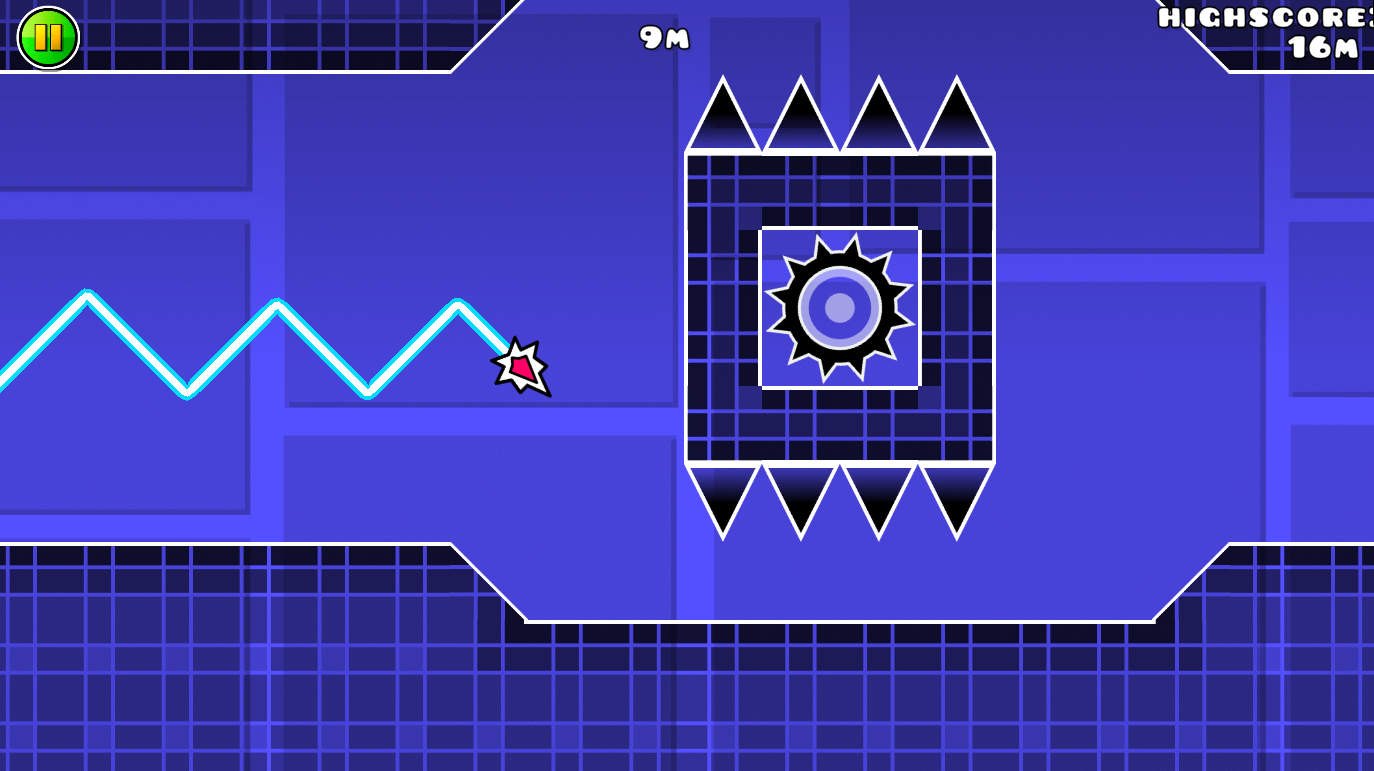The width and height of the screenshot is (1374, 771).
Task: Select the pink wave player icon
Action: click(520, 367)
